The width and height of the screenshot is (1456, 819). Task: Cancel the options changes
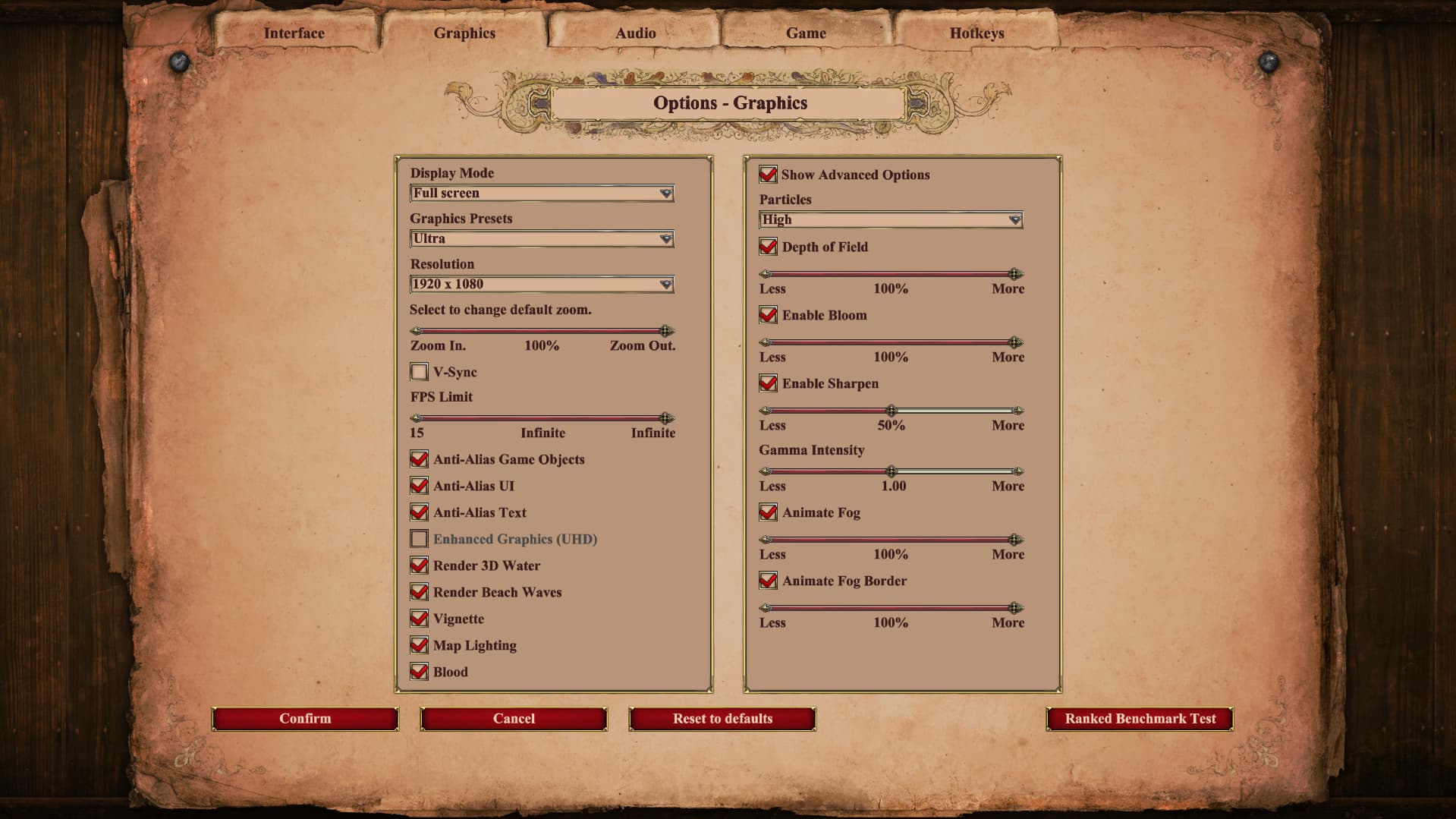[x=514, y=719]
